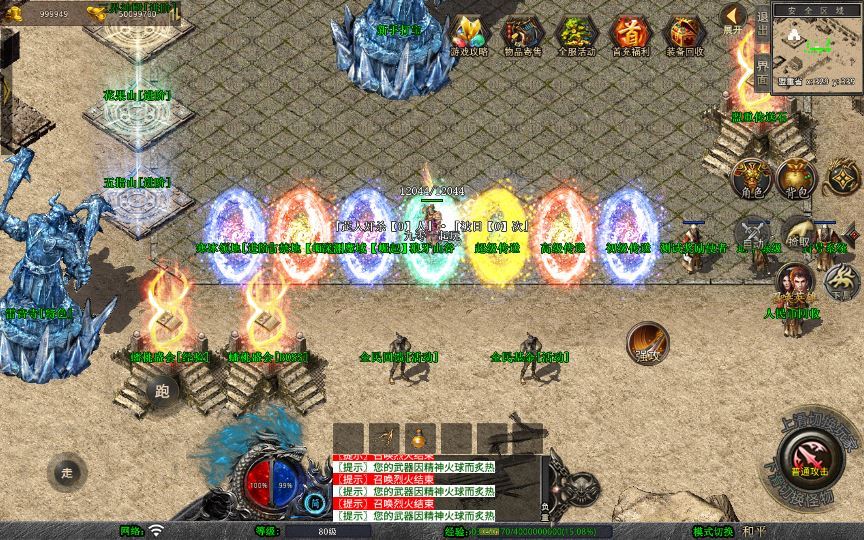Click the 展开 expand arrow button
The image size is (864, 540).
coord(735,18)
